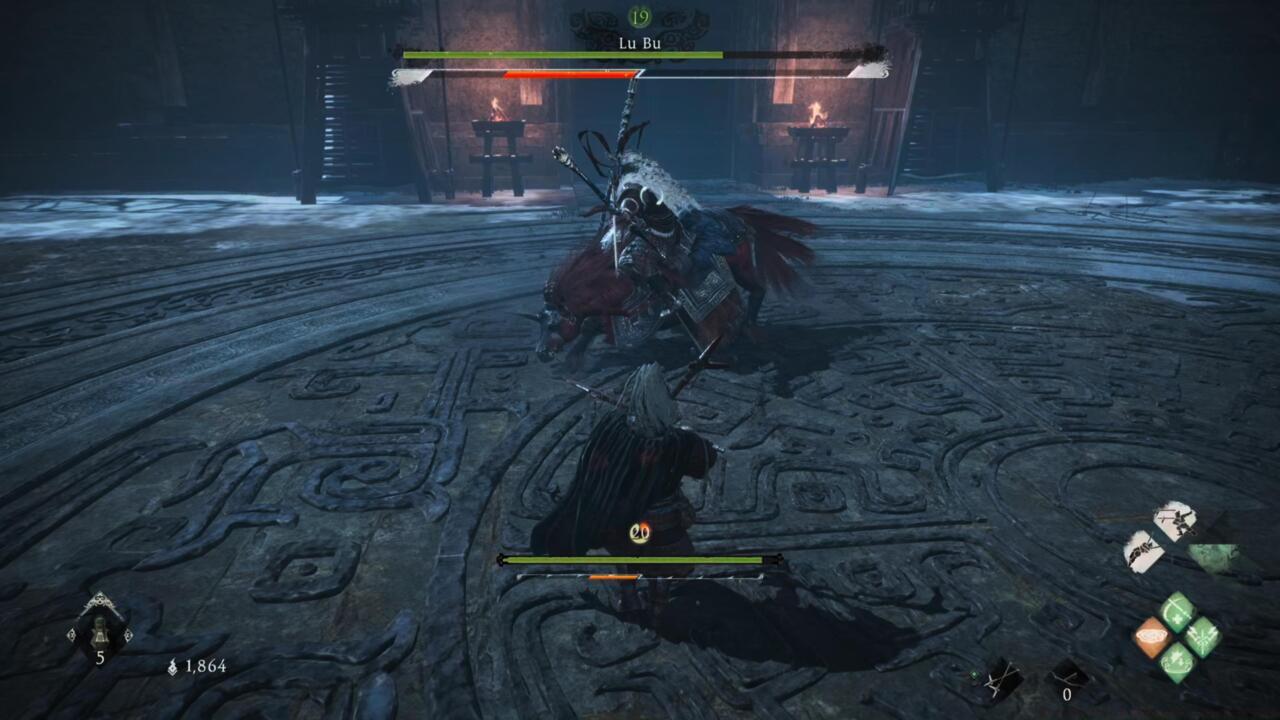The image size is (1280, 720).
Task: Click Lu Bu's red spirit gauge segment
Action: coord(568,72)
